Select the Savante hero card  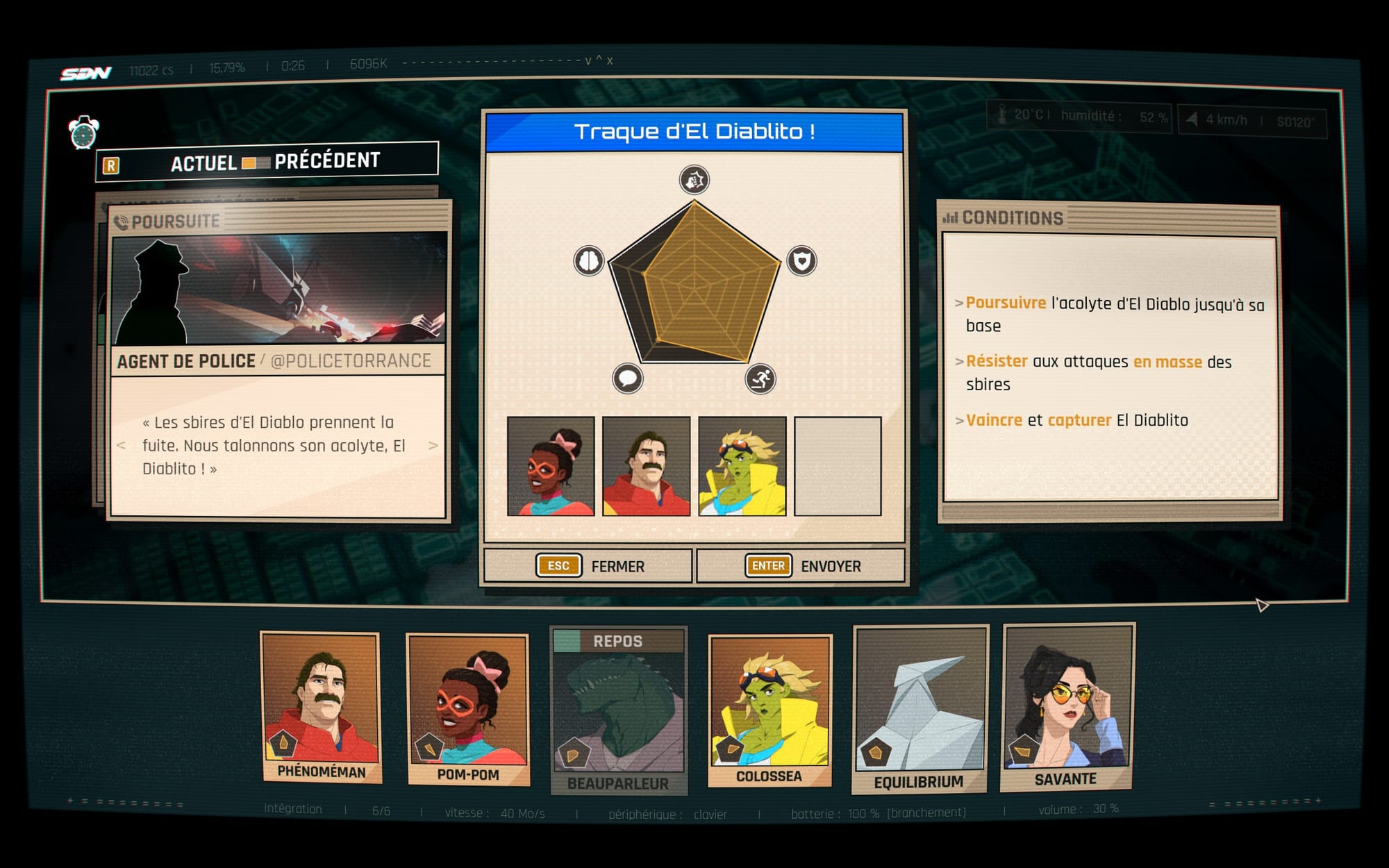(1067, 707)
